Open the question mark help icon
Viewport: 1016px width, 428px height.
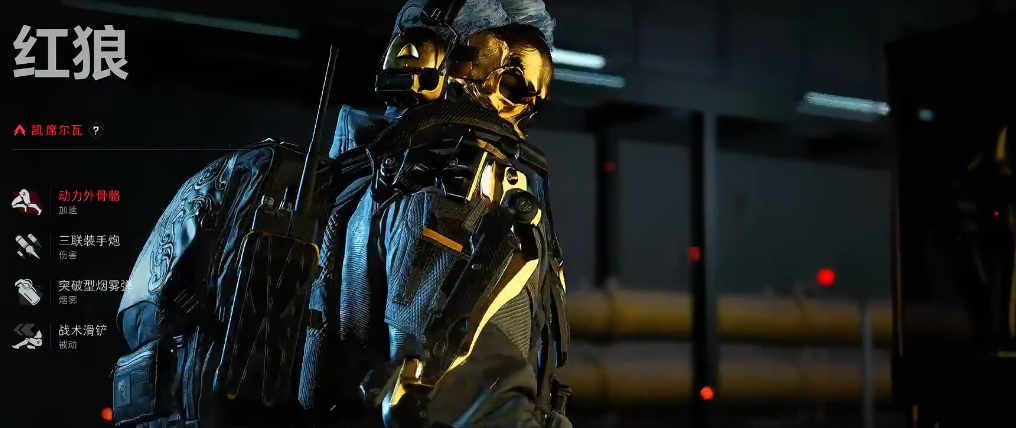point(96,130)
